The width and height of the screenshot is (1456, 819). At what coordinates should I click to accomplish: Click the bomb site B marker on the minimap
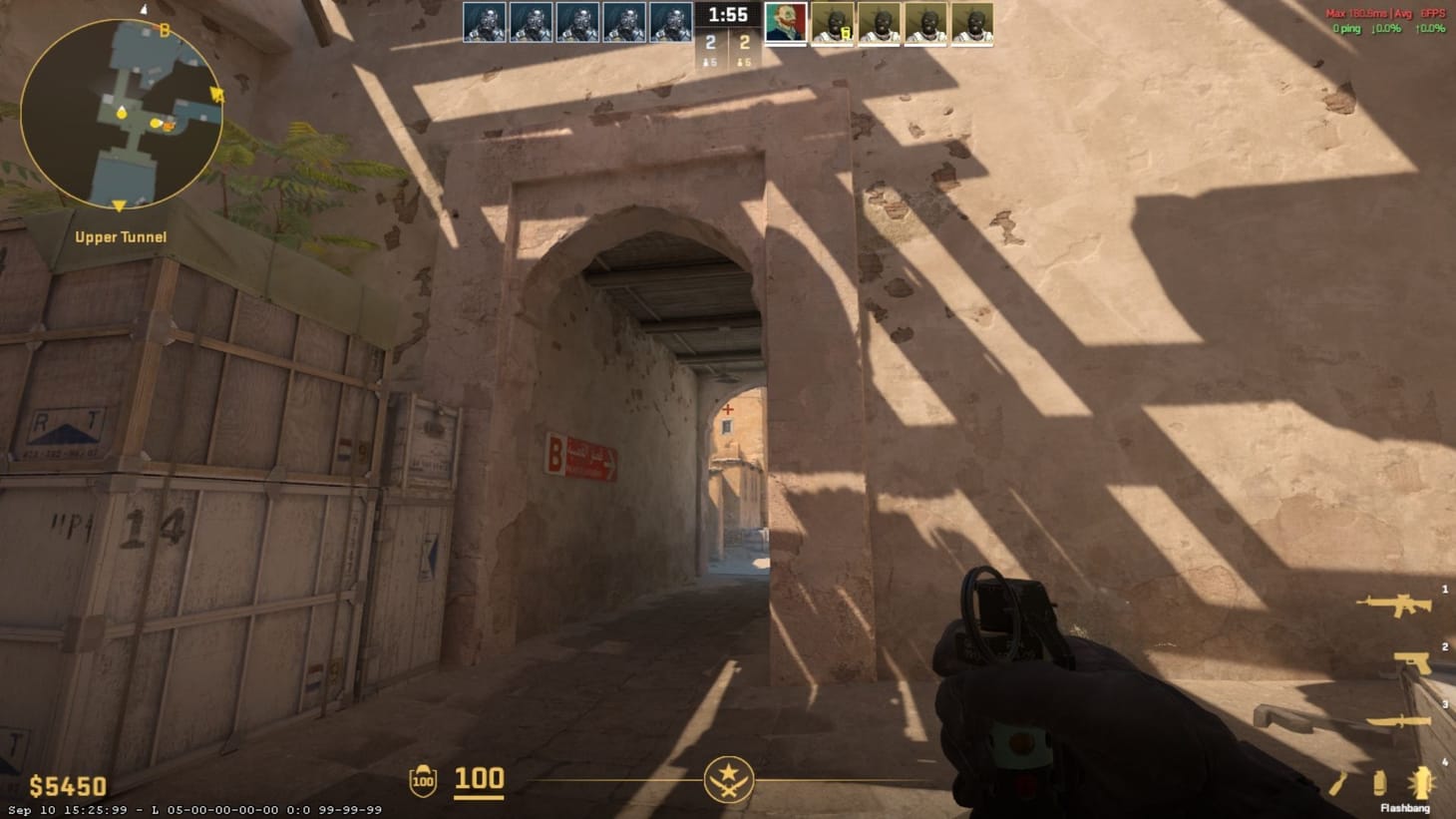(165, 29)
